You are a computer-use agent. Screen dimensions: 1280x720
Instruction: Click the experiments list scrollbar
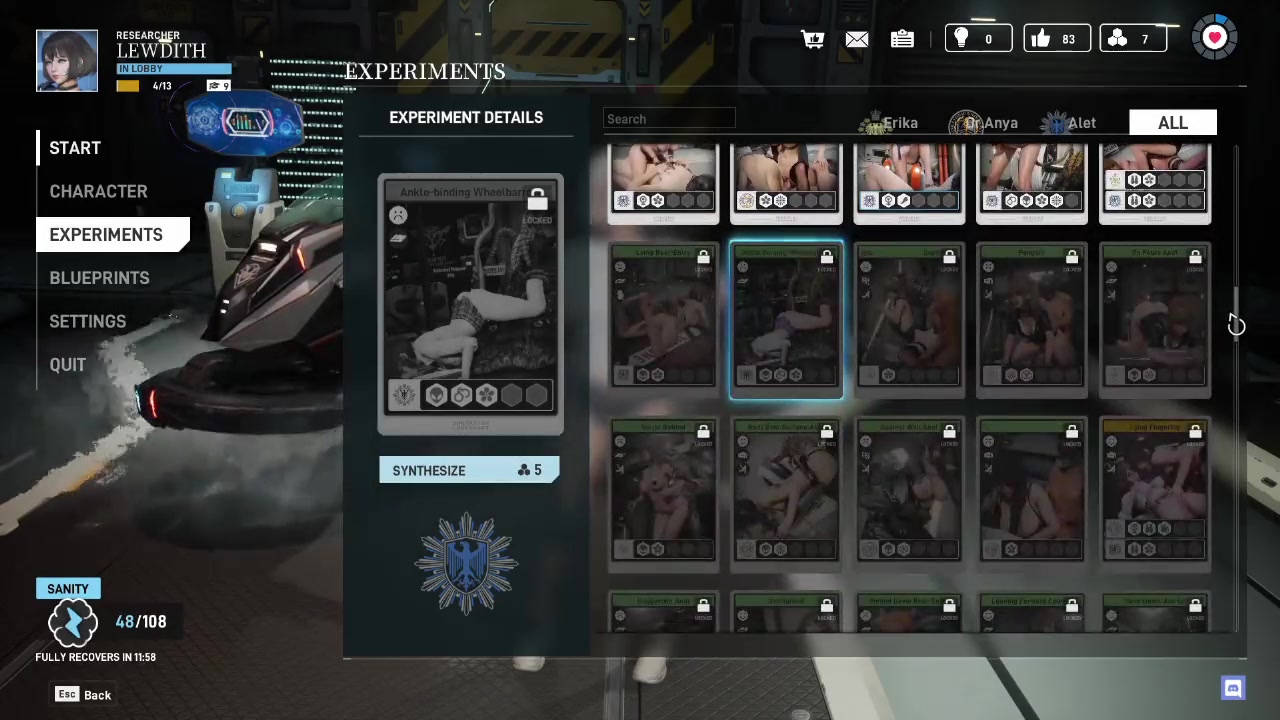tap(1236, 312)
